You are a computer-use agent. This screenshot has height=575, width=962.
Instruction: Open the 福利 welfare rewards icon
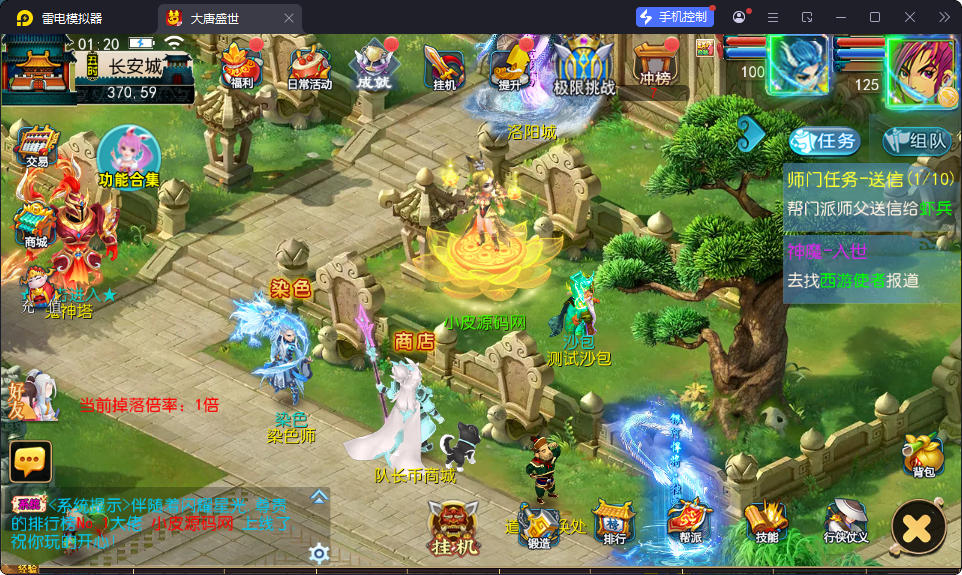pyautogui.click(x=240, y=66)
